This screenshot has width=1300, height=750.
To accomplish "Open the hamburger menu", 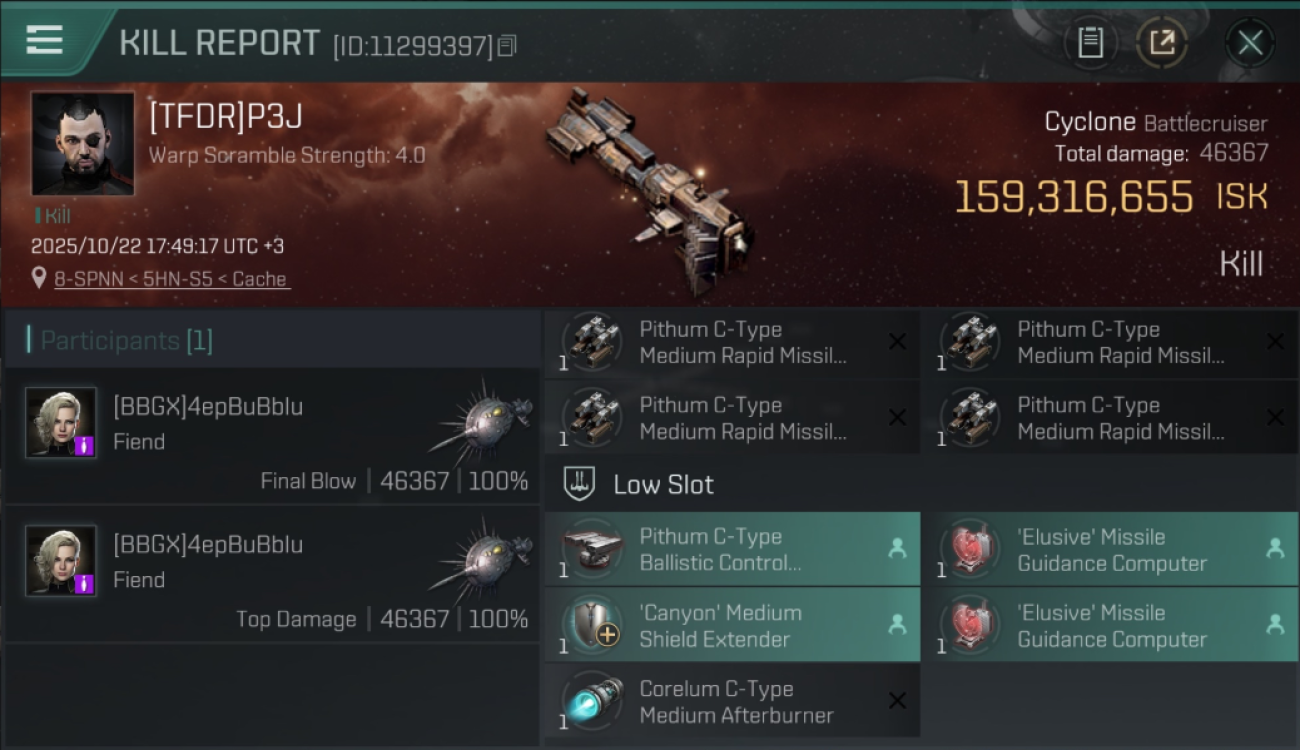I will [x=44, y=40].
